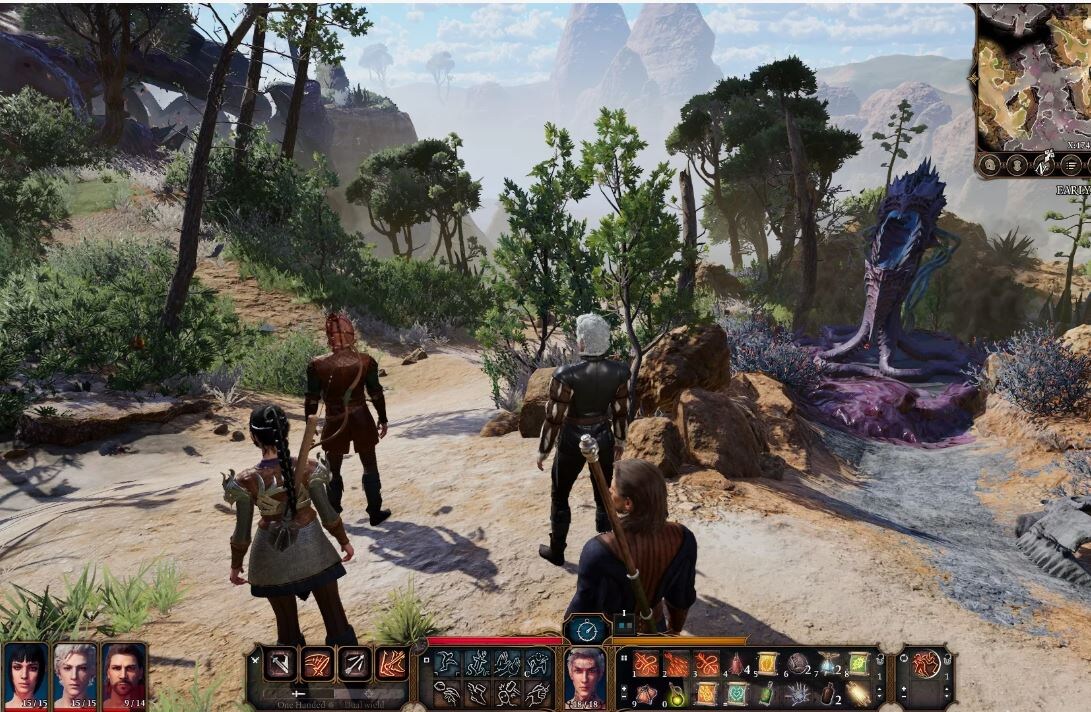The height and width of the screenshot is (712, 1091).
Task: Select the green scroll in slot 8
Action: pos(859,664)
